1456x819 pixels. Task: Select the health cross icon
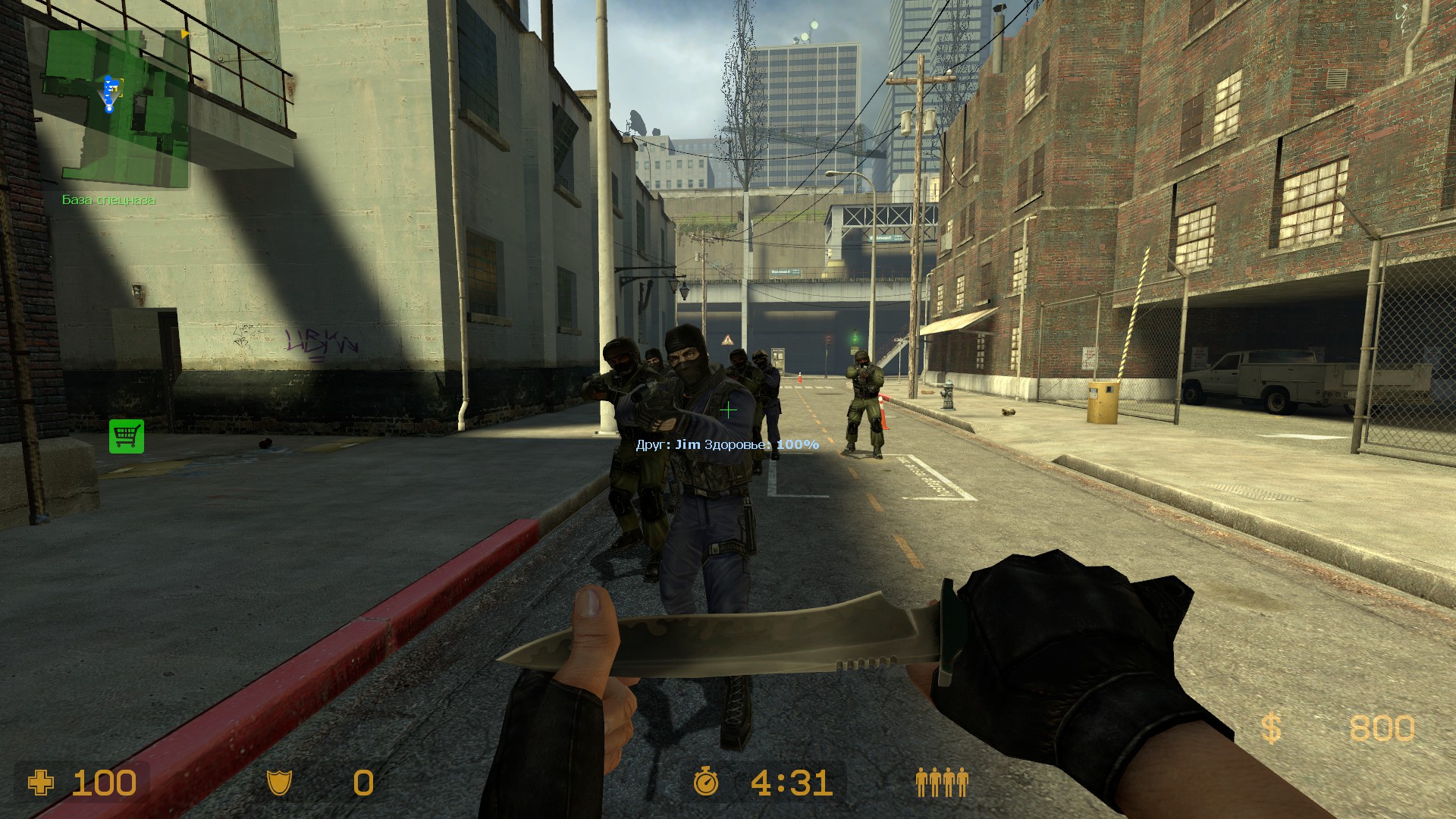coord(41,782)
